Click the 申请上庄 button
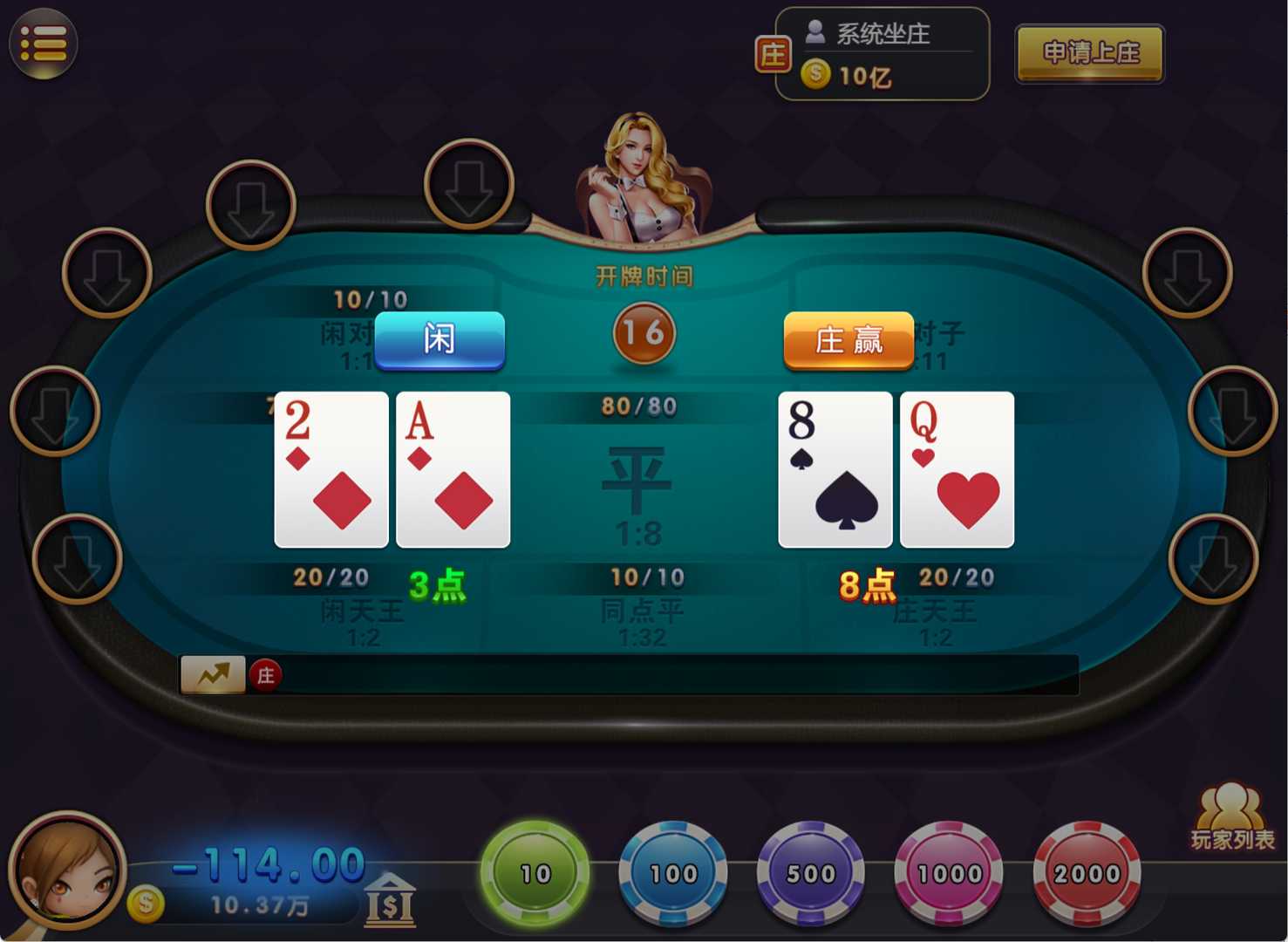1288x942 pixels. [x=1090, y=54]
